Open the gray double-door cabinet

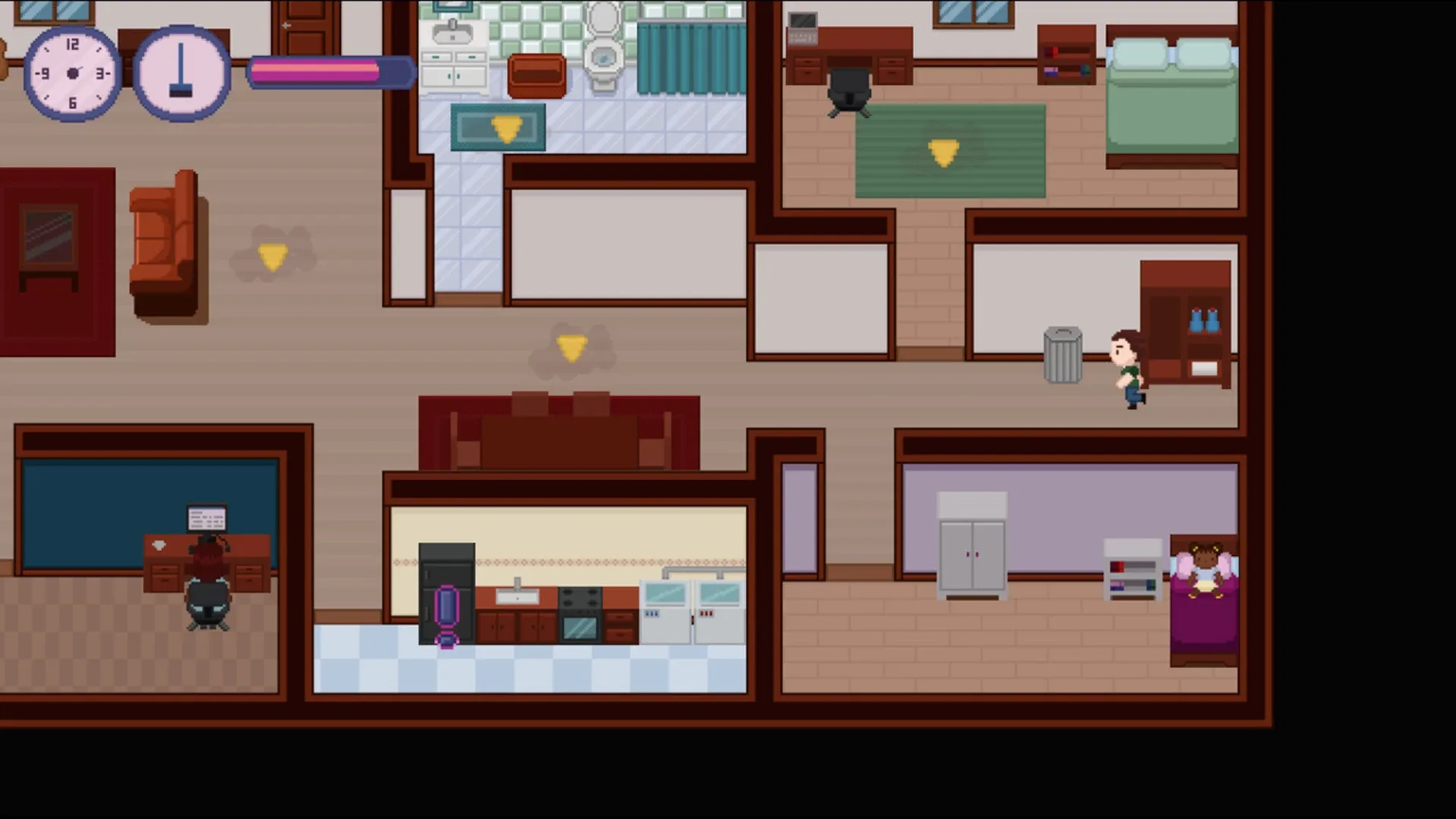pos(973,546)
